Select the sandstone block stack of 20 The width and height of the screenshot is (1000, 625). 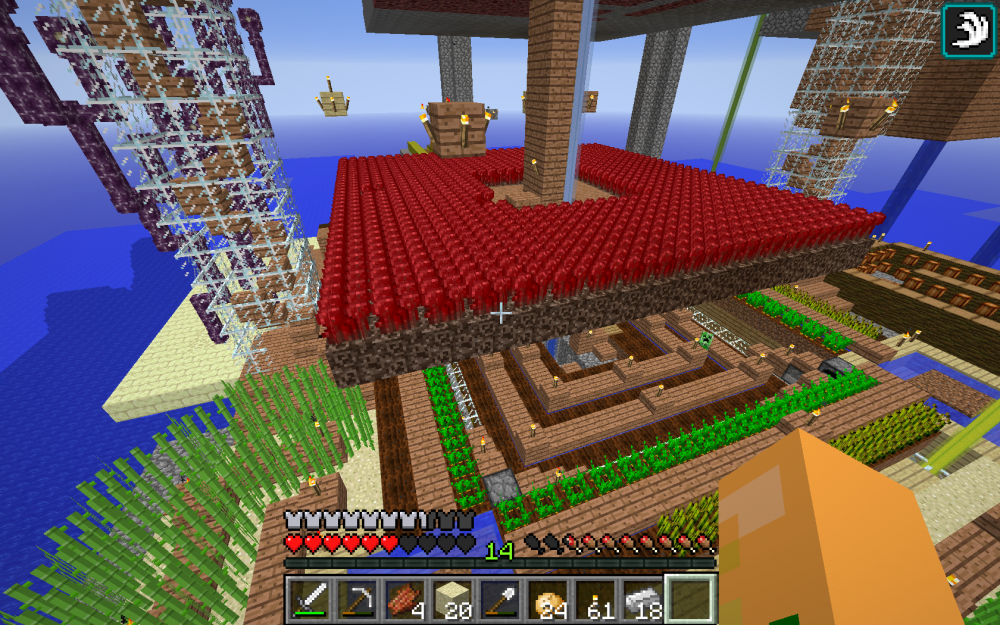coord(451,599)
